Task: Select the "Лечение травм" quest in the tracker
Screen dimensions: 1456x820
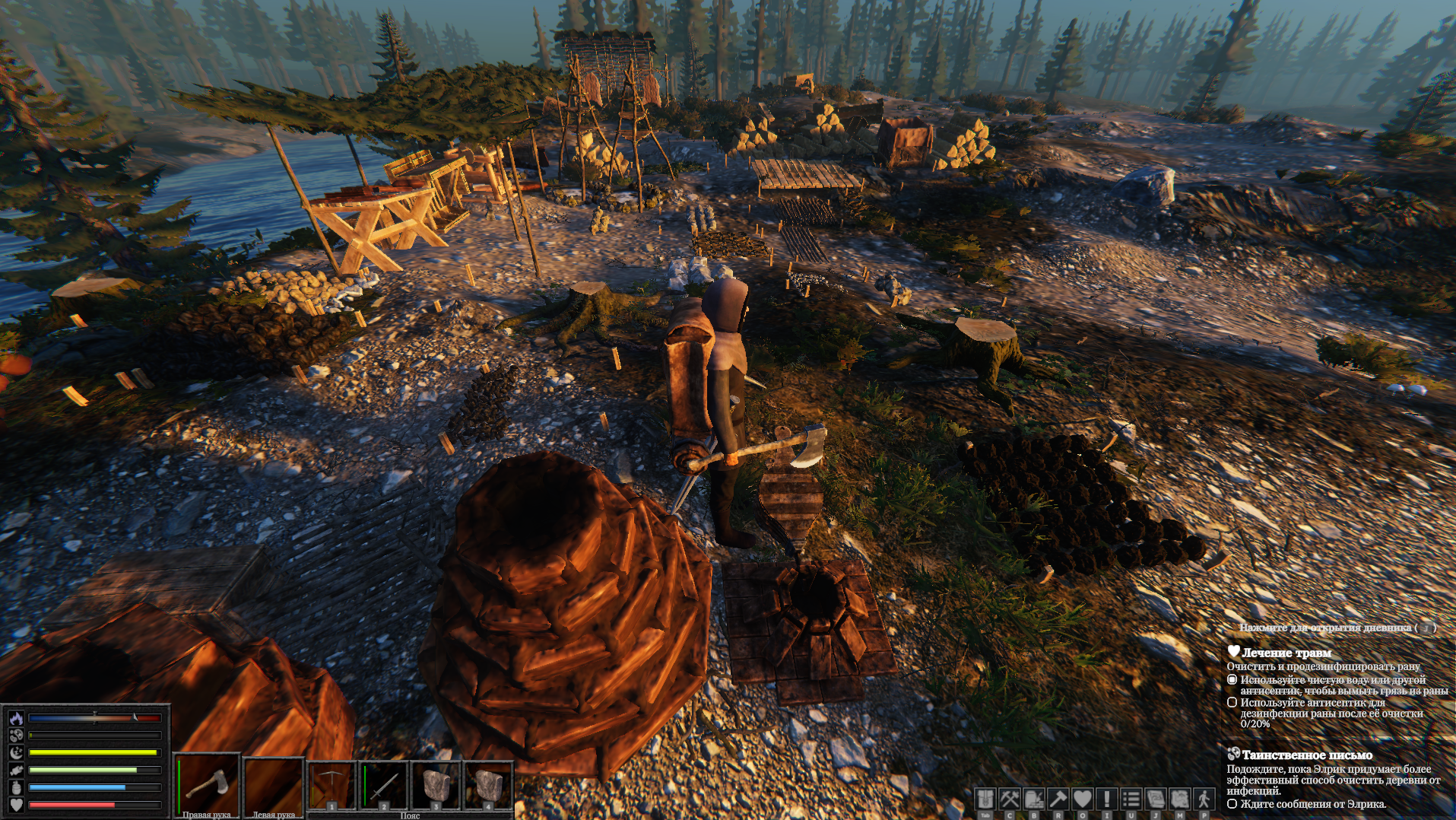Action: point(1286,653)
